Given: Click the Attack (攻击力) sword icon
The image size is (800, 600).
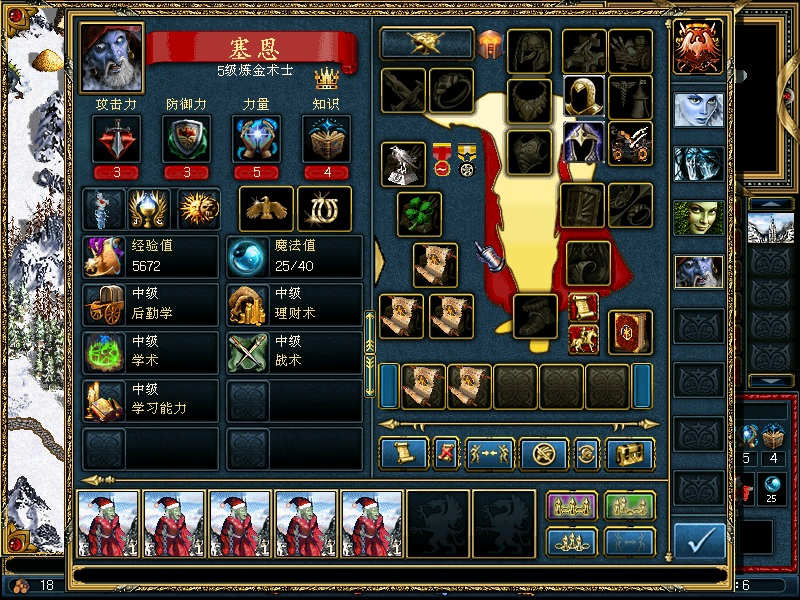Looking at the screenshot, I should pyautogui.click(x=116, y=139).
